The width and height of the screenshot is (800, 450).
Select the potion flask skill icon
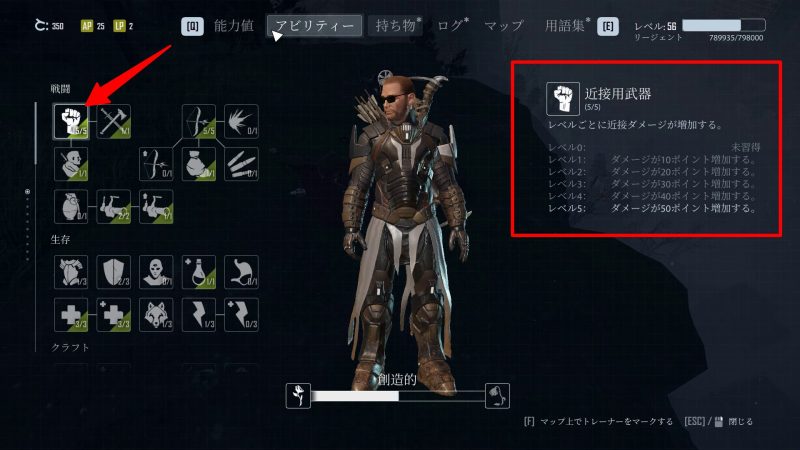pyautogui.click(x=198, y=272)
